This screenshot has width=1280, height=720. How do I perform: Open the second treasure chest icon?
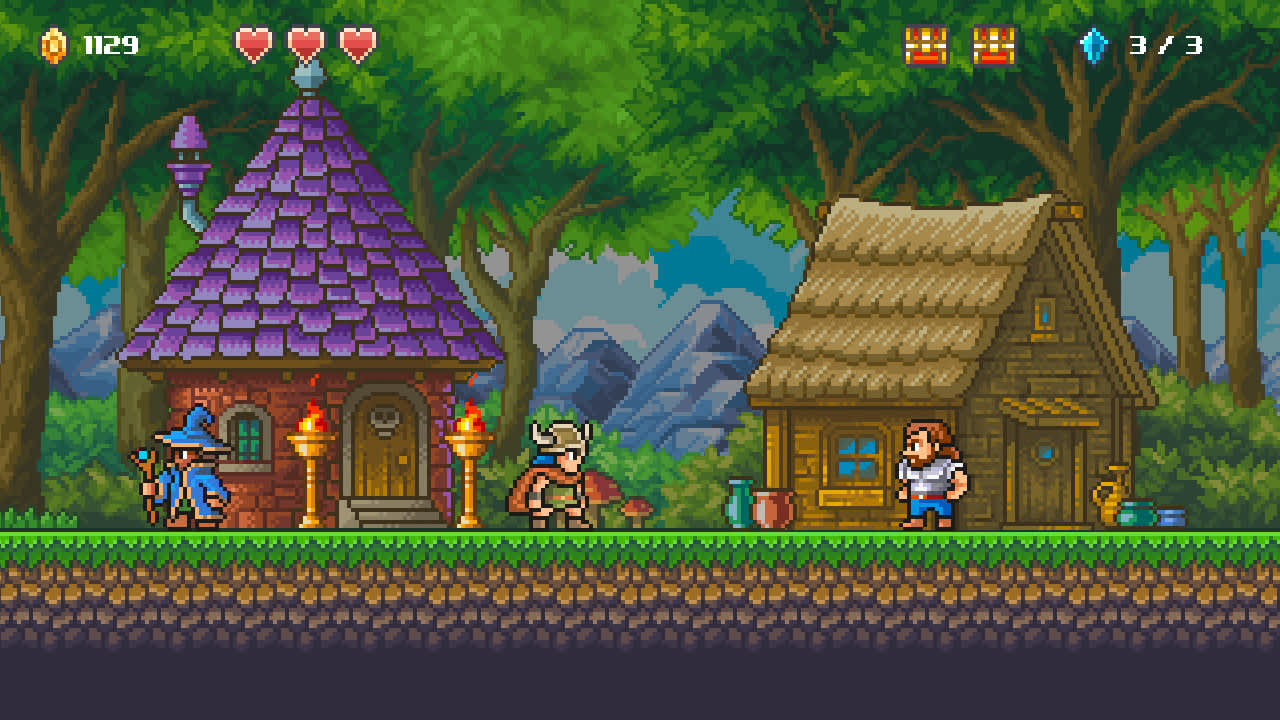click(x=991, y=43)
